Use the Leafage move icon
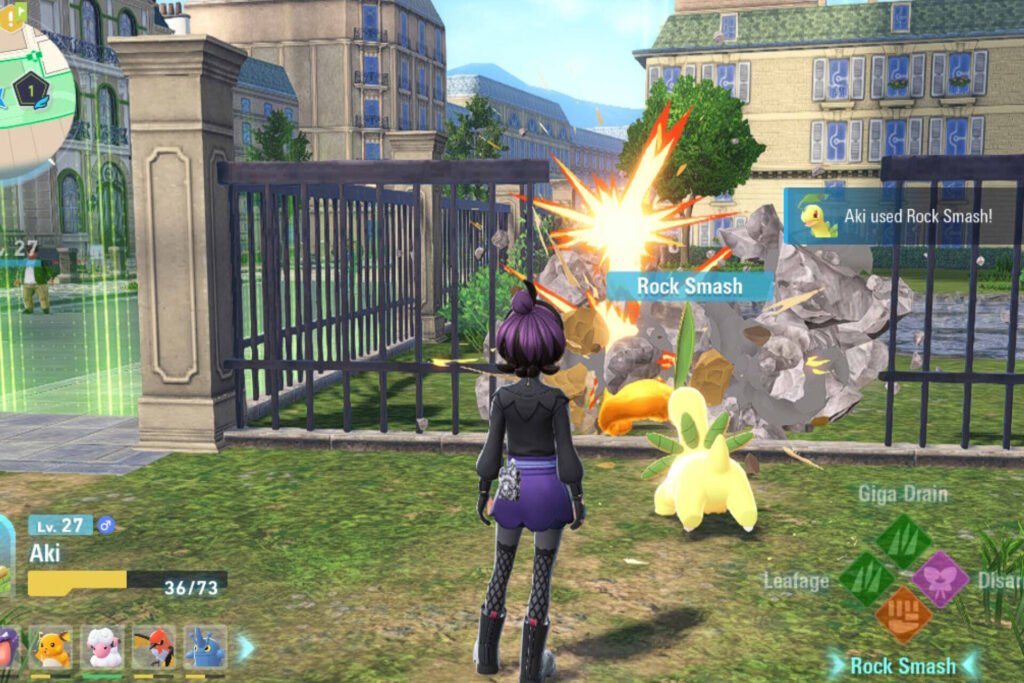 866,579
